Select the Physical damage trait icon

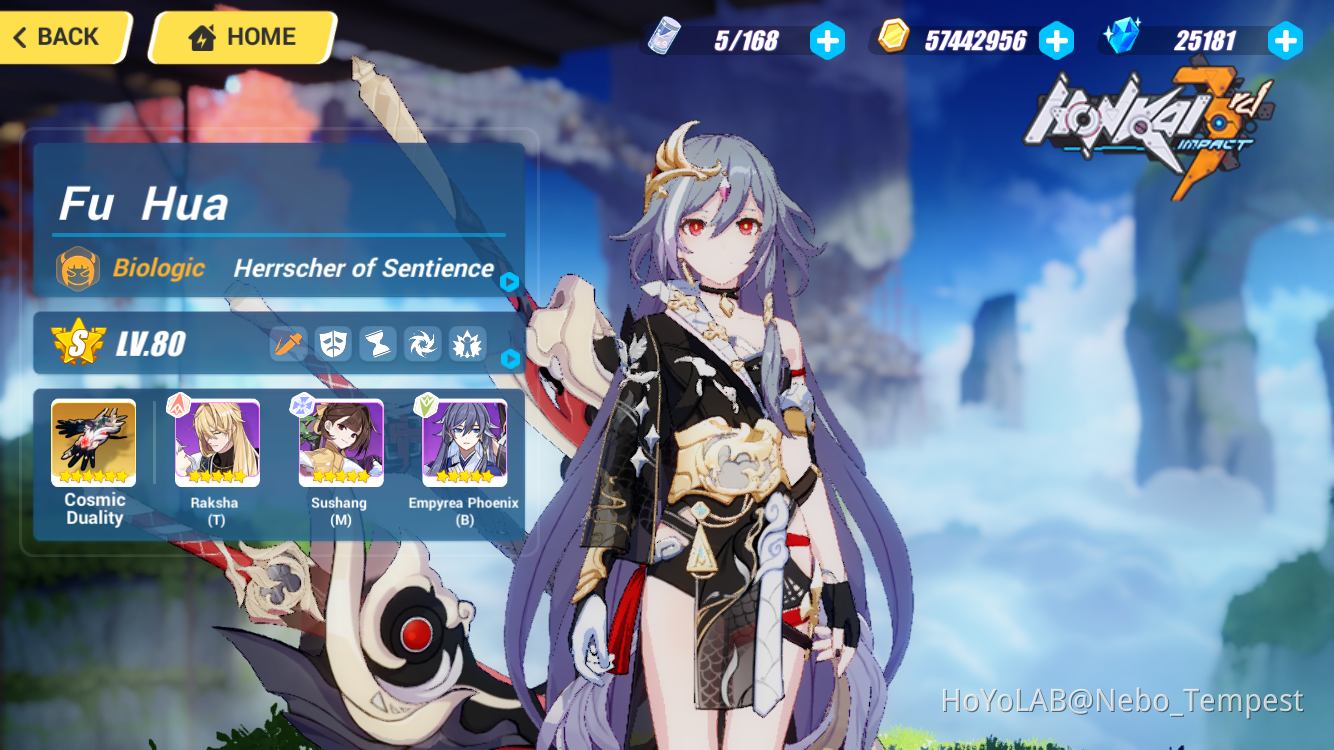(x=288, y=343)
